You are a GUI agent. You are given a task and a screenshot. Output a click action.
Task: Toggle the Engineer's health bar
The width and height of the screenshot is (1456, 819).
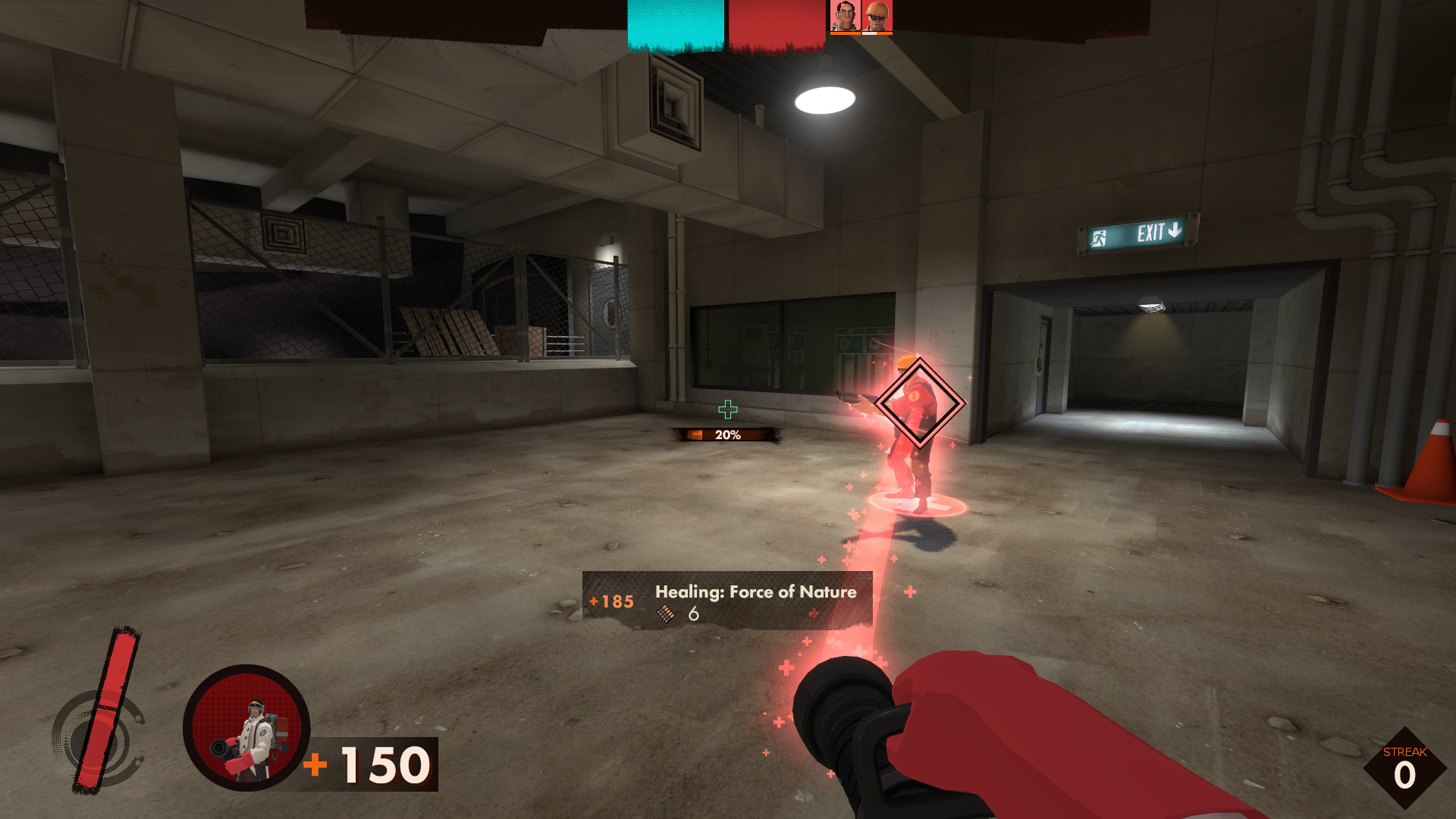(877, 33)
